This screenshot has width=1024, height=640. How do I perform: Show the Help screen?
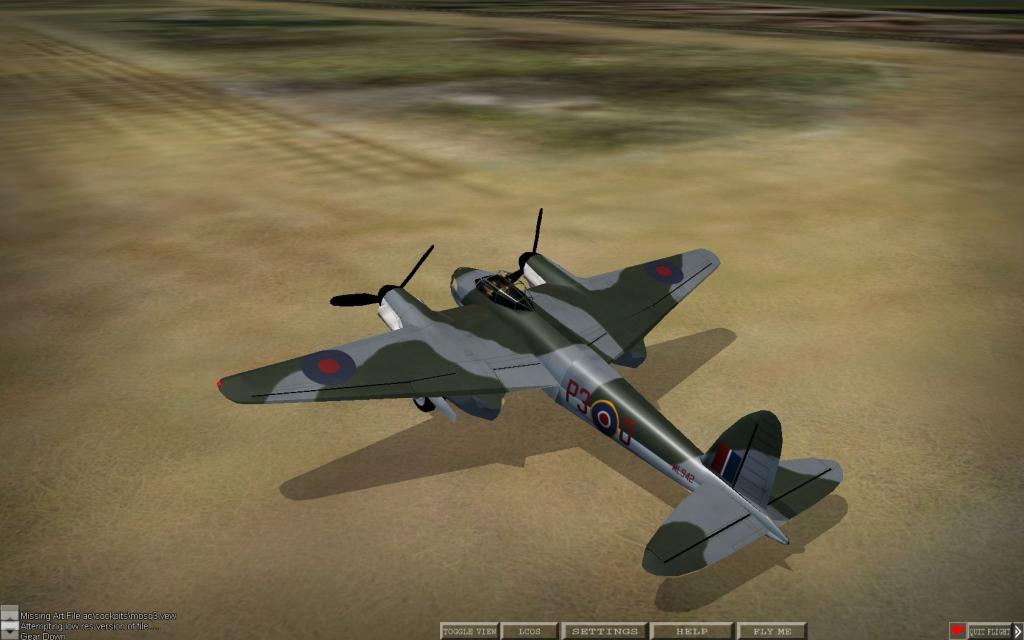point(691,631)
